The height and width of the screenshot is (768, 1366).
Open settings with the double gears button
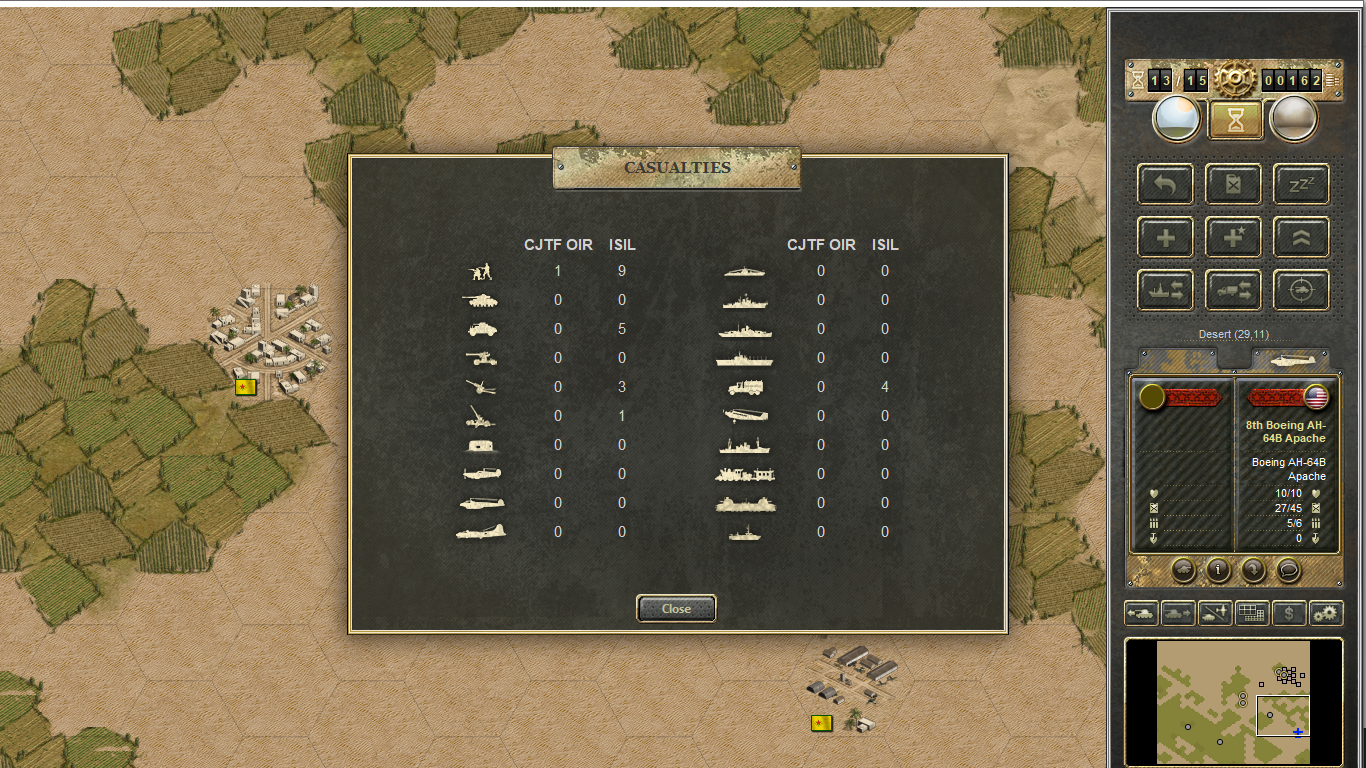pyautogui.click(x=1326, y=613)
